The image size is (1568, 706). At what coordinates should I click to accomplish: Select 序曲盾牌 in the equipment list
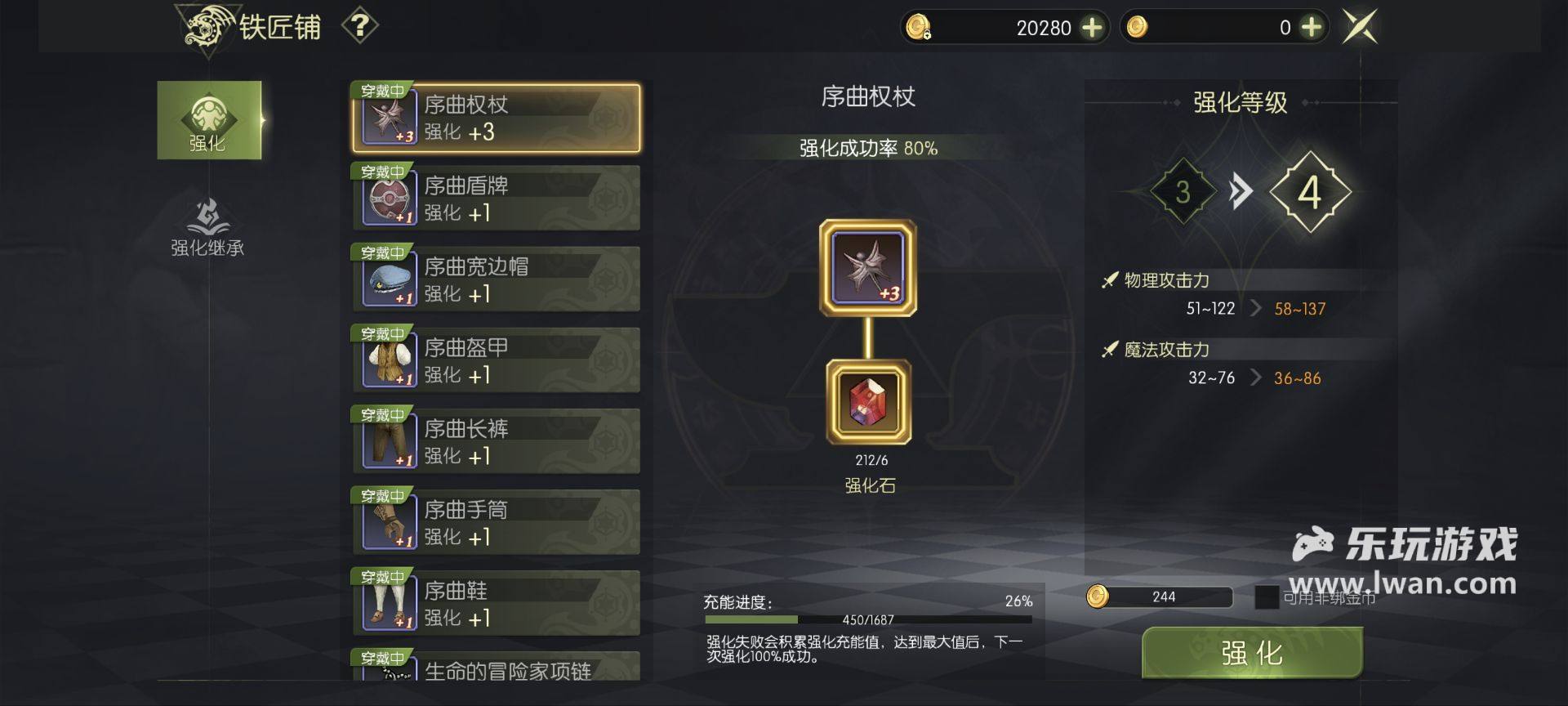[497, 199]
